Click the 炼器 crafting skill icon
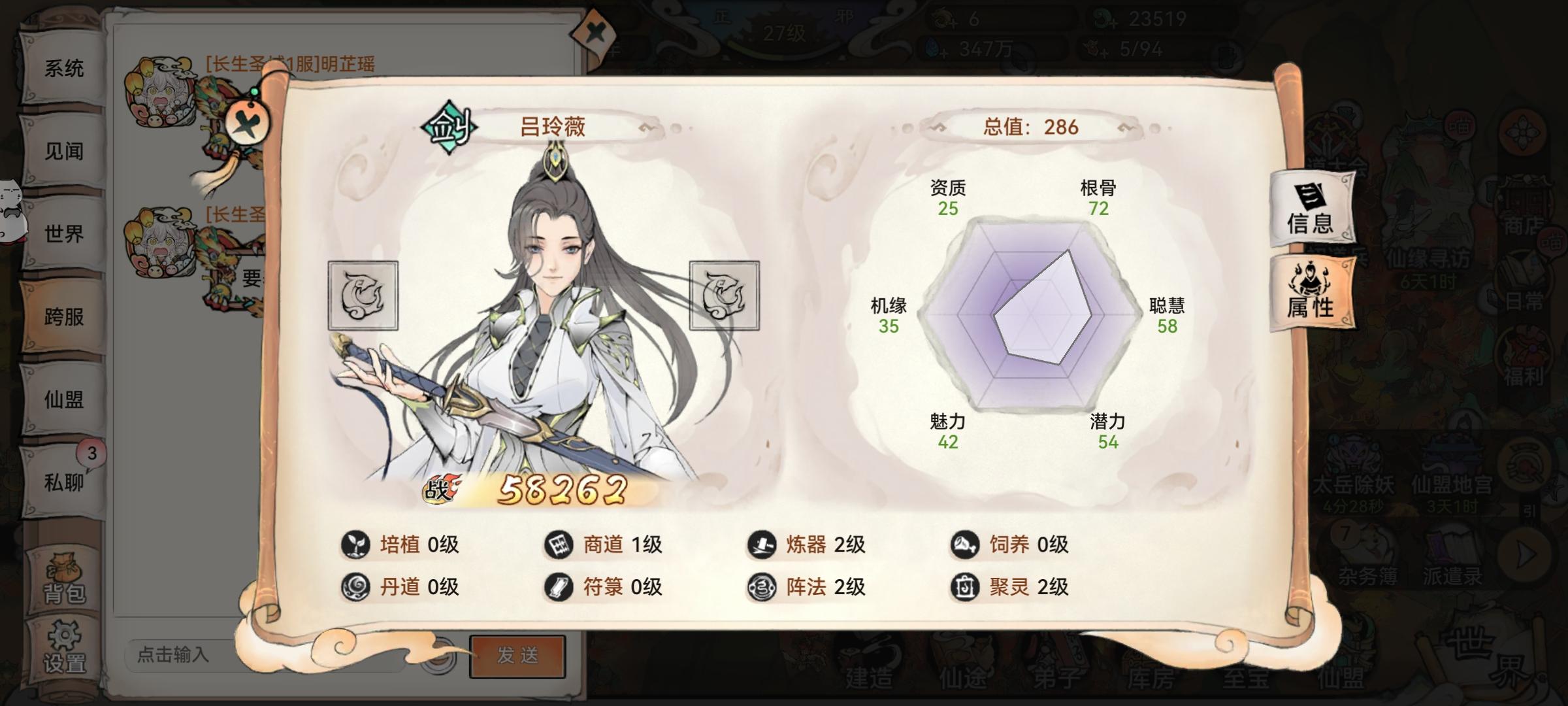Screen dimensions: 1568x706 click(762, 545)
